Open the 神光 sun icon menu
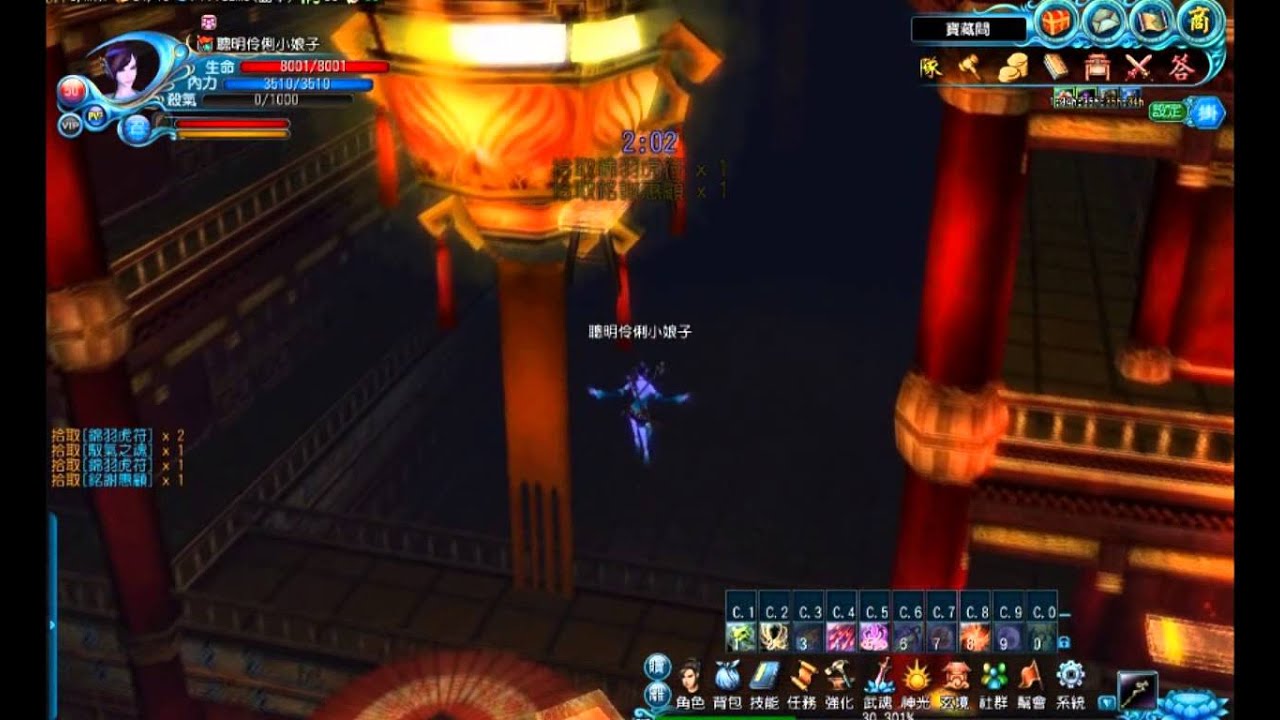1280x720 pixels. (x=916, y=680)
